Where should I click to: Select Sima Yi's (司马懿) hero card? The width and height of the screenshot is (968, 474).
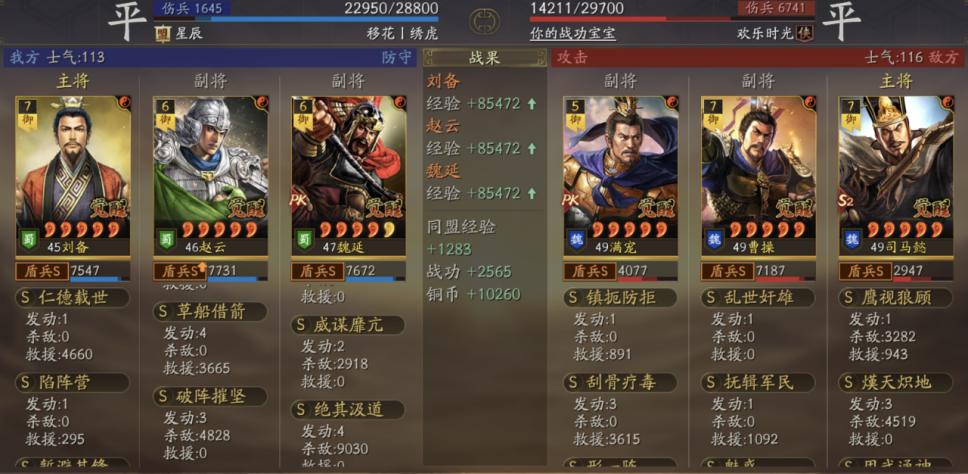(x=895, y=175)
